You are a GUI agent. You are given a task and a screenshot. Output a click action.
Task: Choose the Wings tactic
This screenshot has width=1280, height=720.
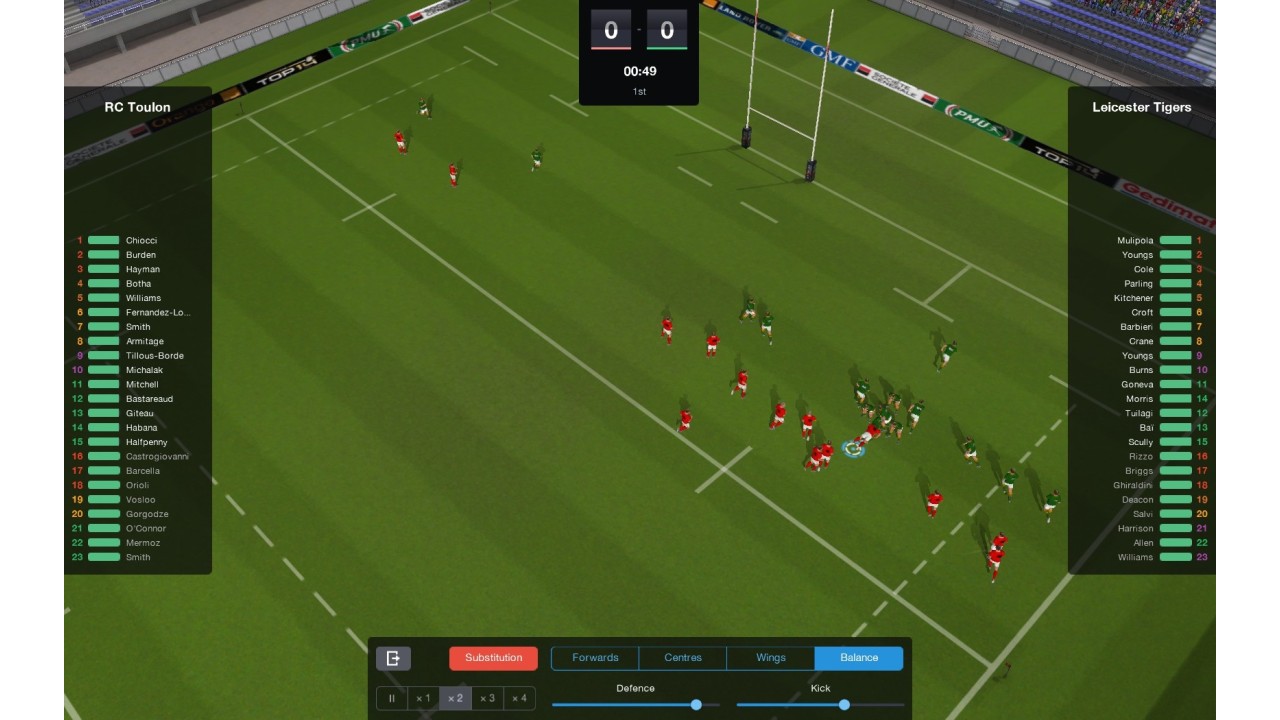click(x=770, y=658)
